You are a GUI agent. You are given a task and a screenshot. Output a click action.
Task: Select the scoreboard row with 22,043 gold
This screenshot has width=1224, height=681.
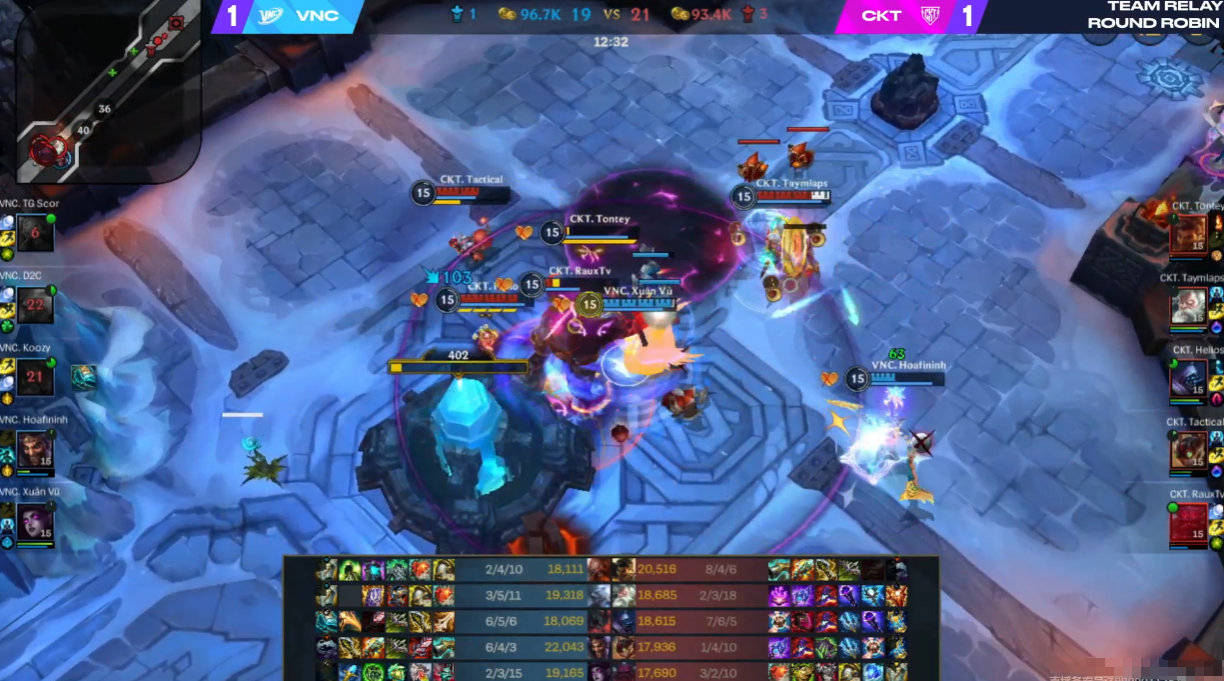pyautogui.click(x=611, y=648)
